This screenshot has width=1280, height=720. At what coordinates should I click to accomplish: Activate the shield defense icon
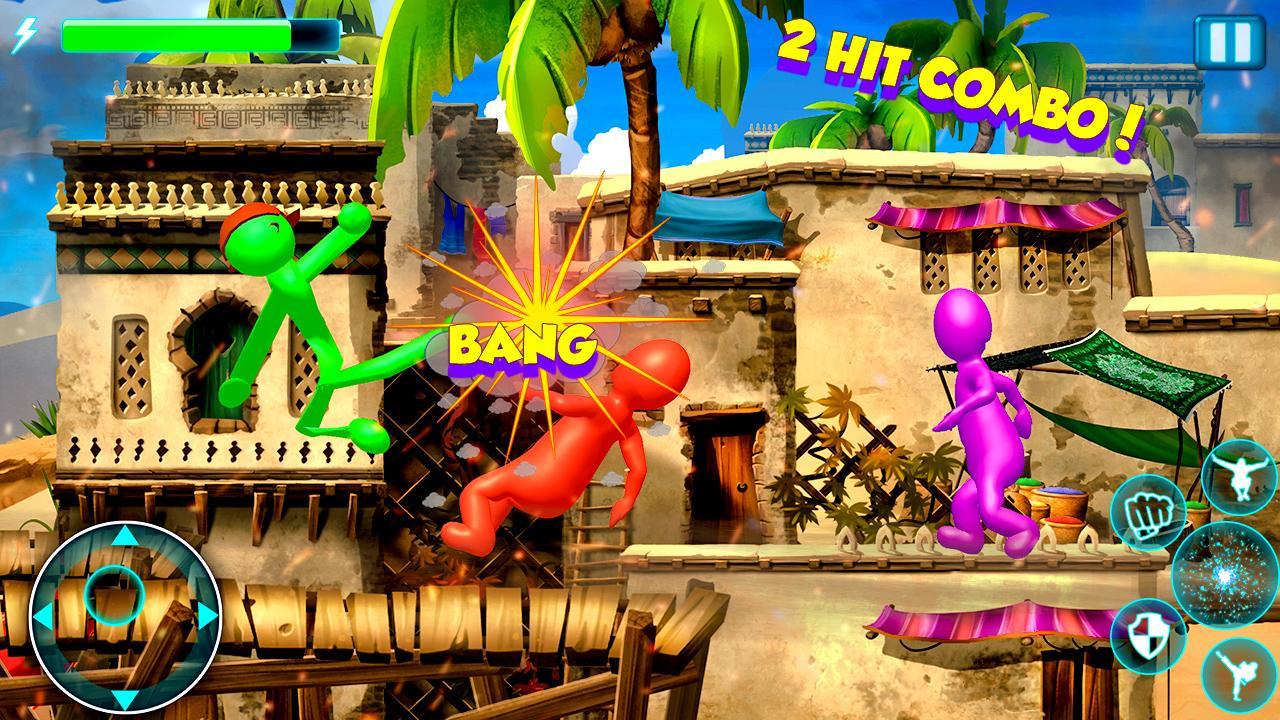point(1146,637)
